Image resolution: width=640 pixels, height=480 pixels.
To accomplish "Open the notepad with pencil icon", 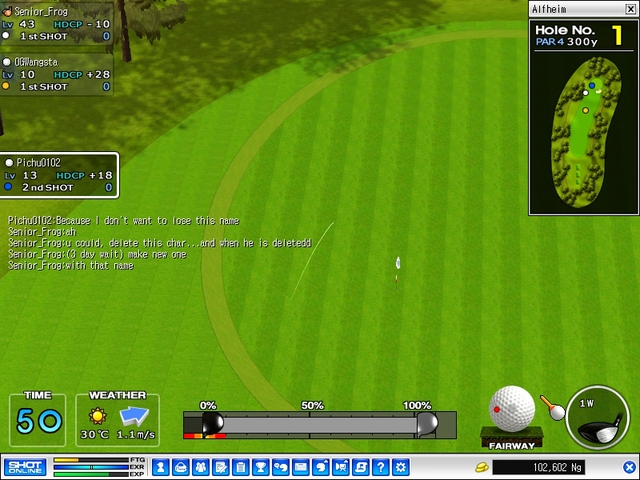I will click(x=220, y=467).
